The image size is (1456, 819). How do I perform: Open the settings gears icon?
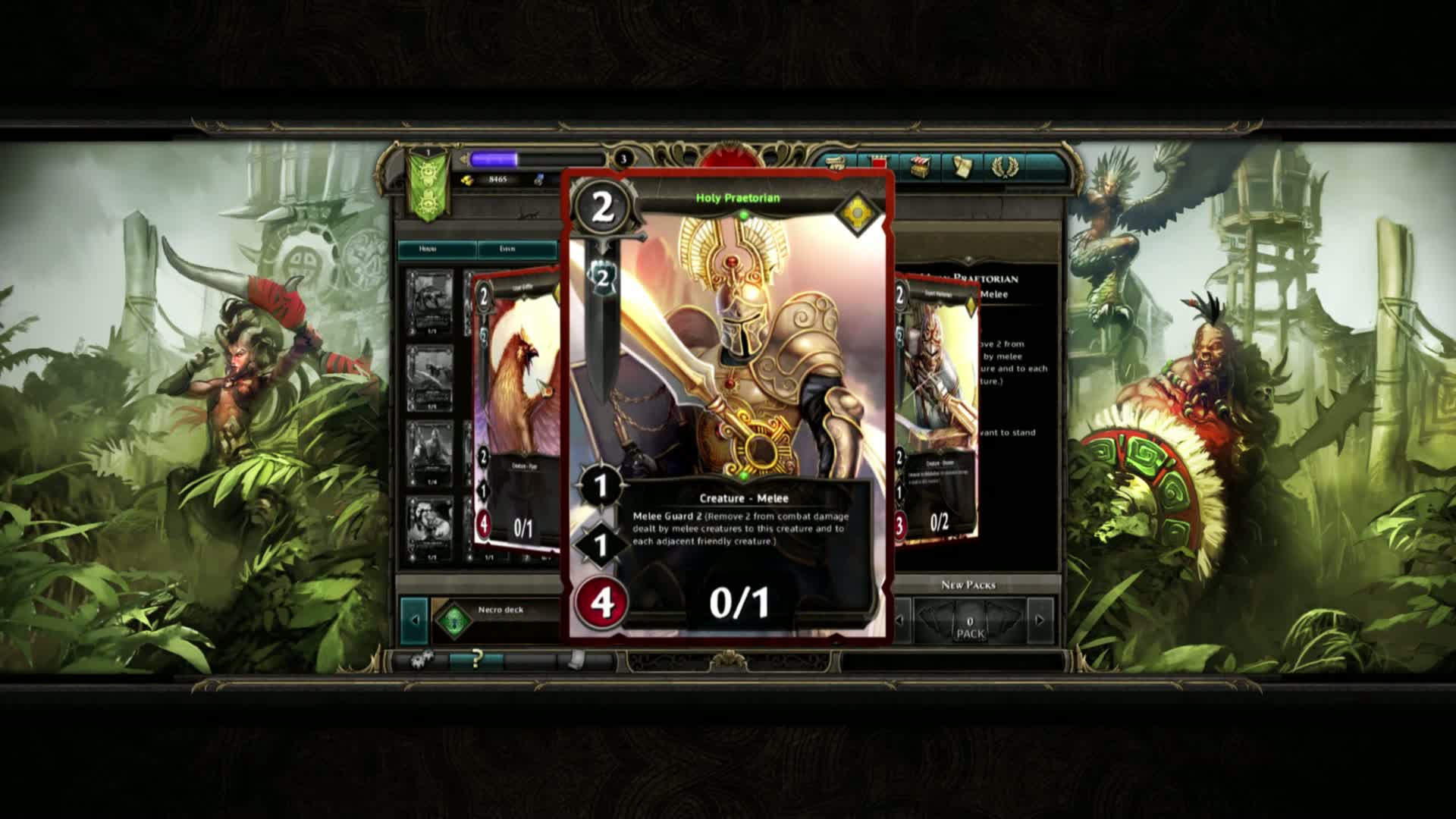[422, 659]
